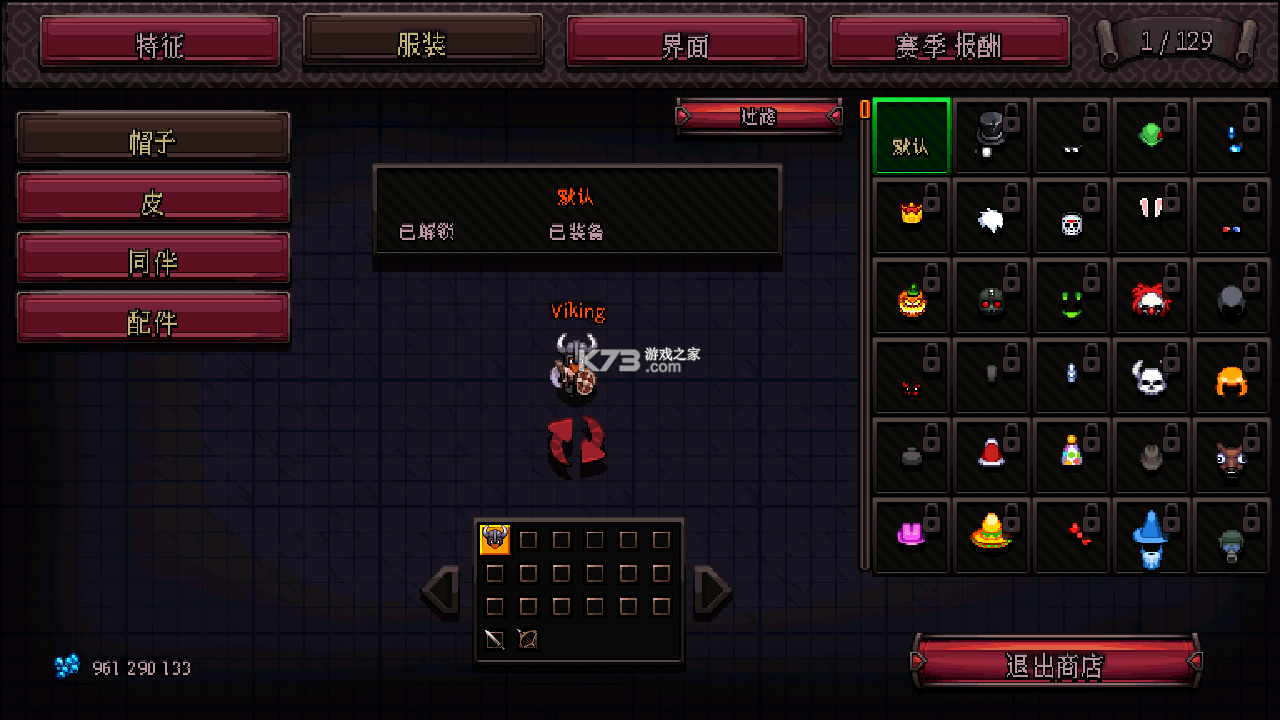
Task: Open the 服装 tab
Action: [423, 43]
